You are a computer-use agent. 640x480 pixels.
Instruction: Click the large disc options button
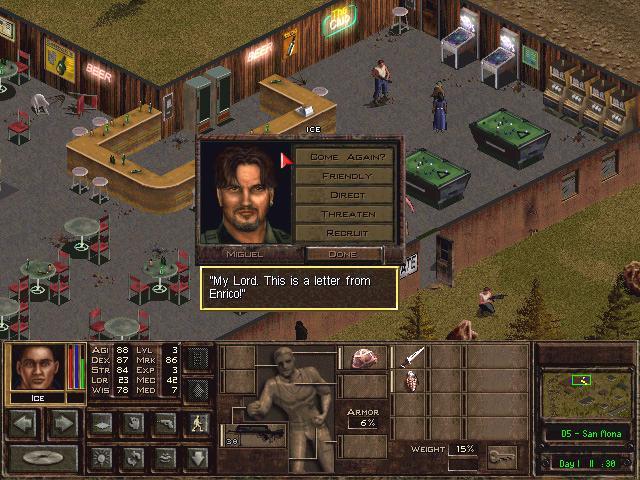[43, 458]
